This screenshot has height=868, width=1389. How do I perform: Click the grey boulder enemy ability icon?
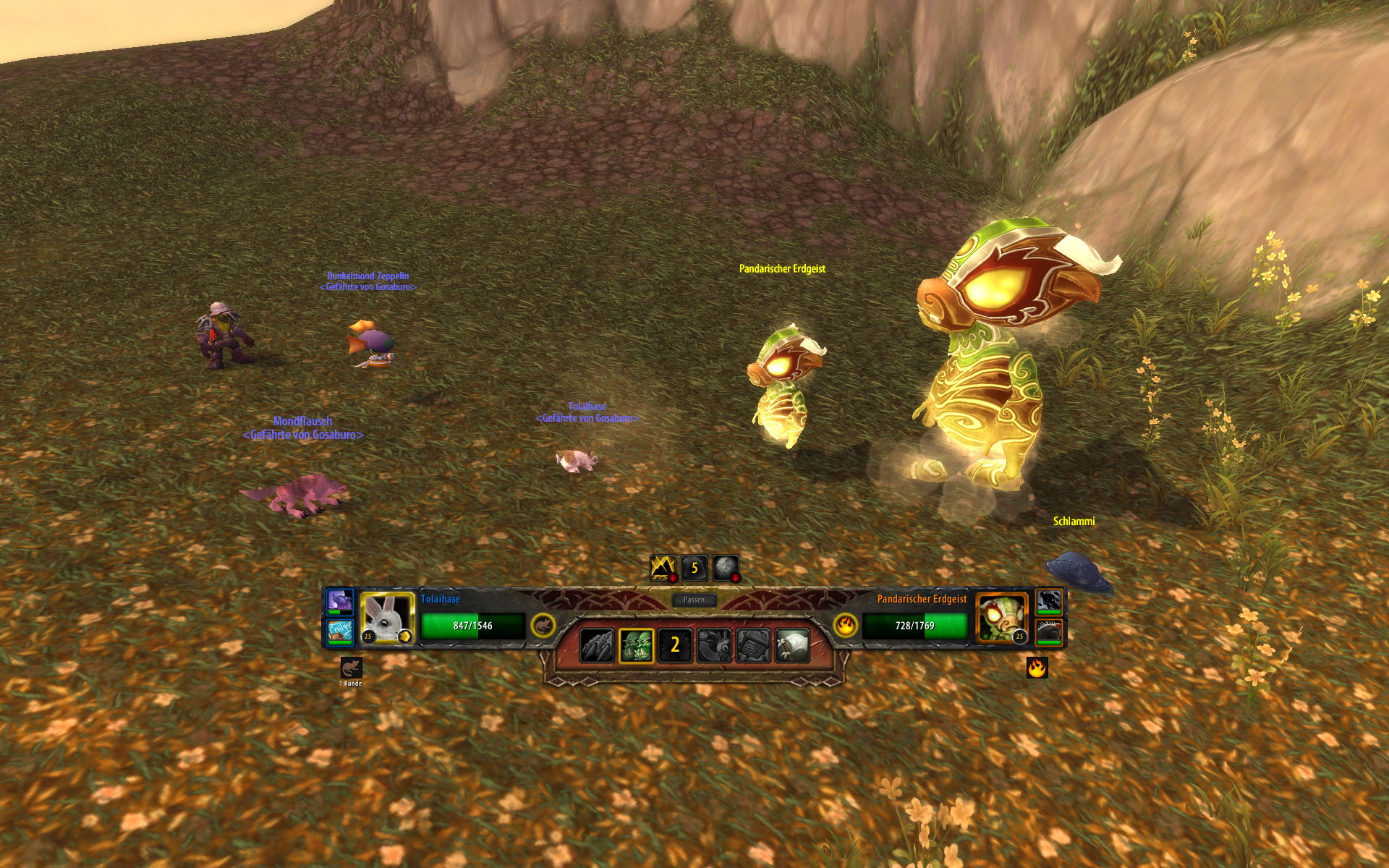pyautogui.click(x=726, y=568)
